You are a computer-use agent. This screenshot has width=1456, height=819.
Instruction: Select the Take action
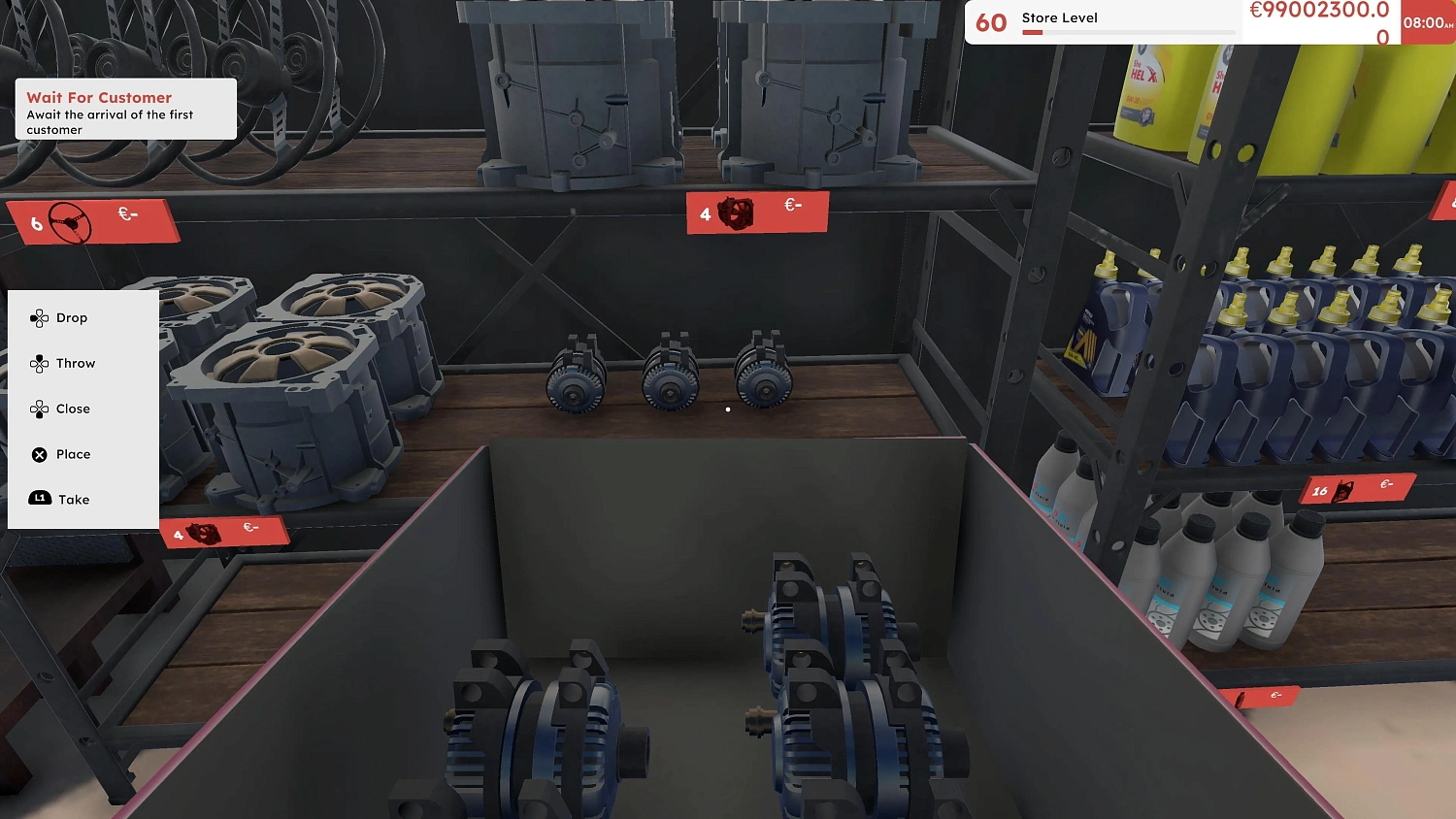tap(72, 498)
